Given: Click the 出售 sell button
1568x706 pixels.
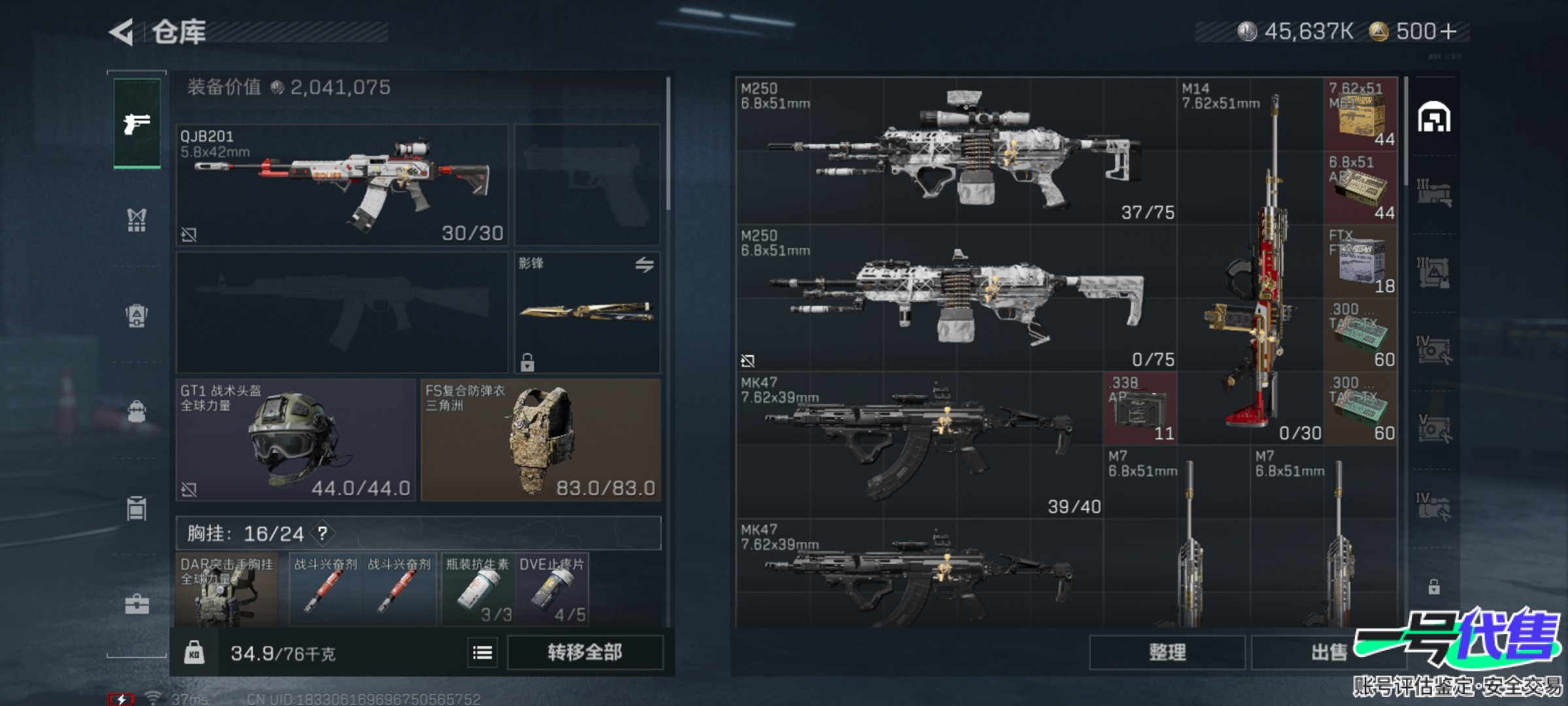Looking at the screenshot, I should tap(1329, 652).
